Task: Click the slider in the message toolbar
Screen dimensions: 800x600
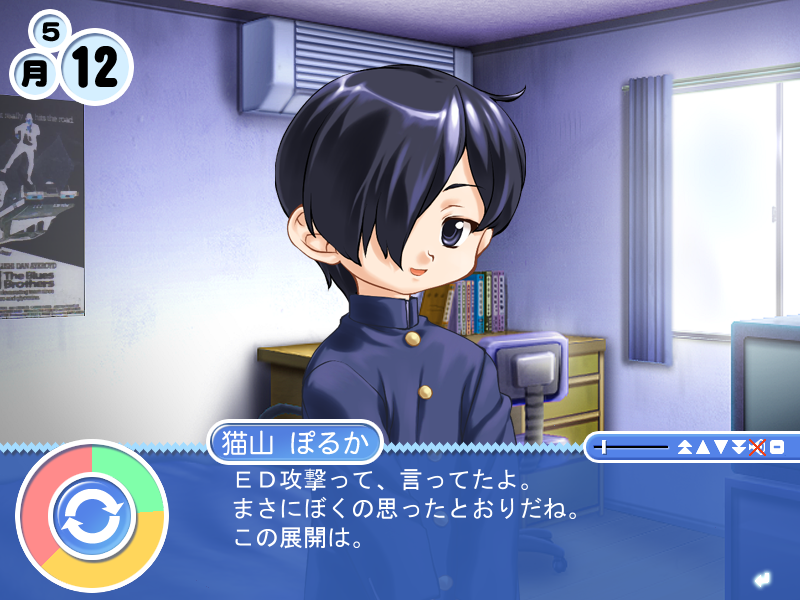Action: tap(604, 447)
